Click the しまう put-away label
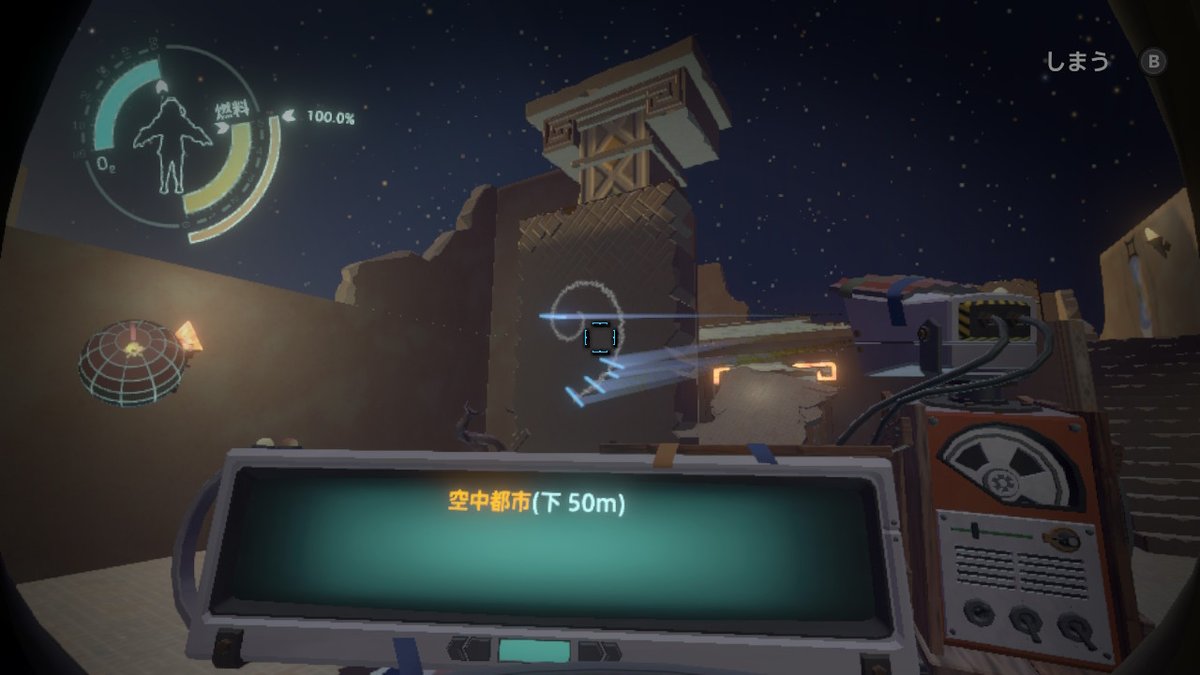The height and width of the screenshot is (675, 1200). 1077,62
